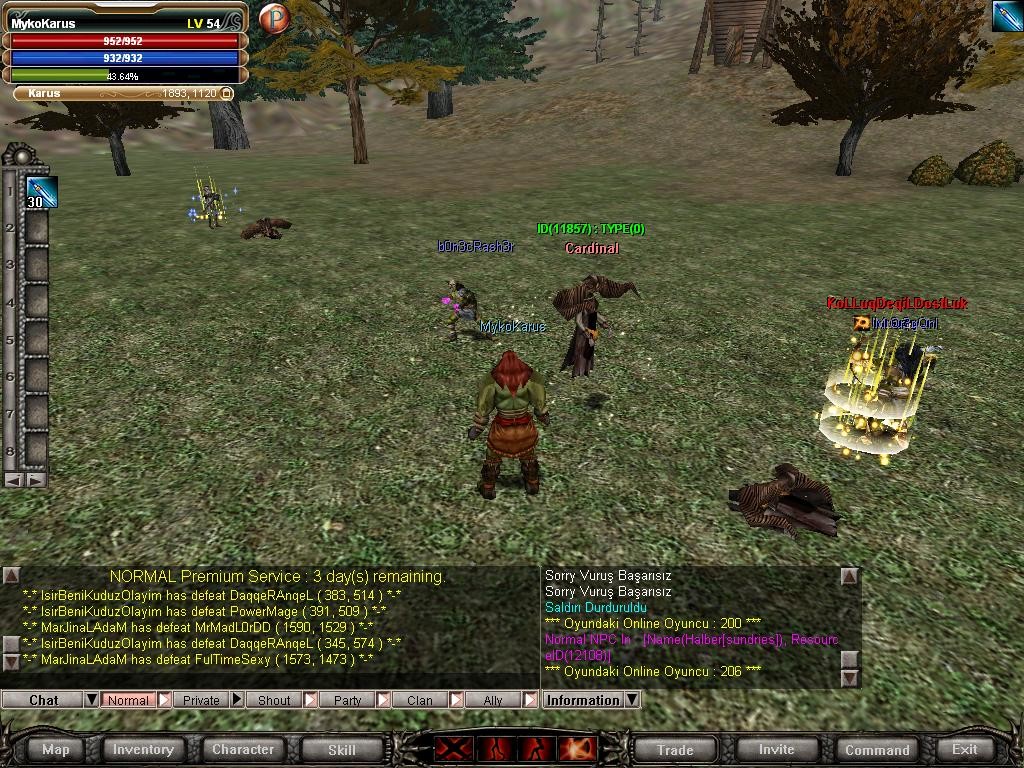Choose the Shout chat channel
The width and height of the screenshot is (1024, 768).
point(274,700)
